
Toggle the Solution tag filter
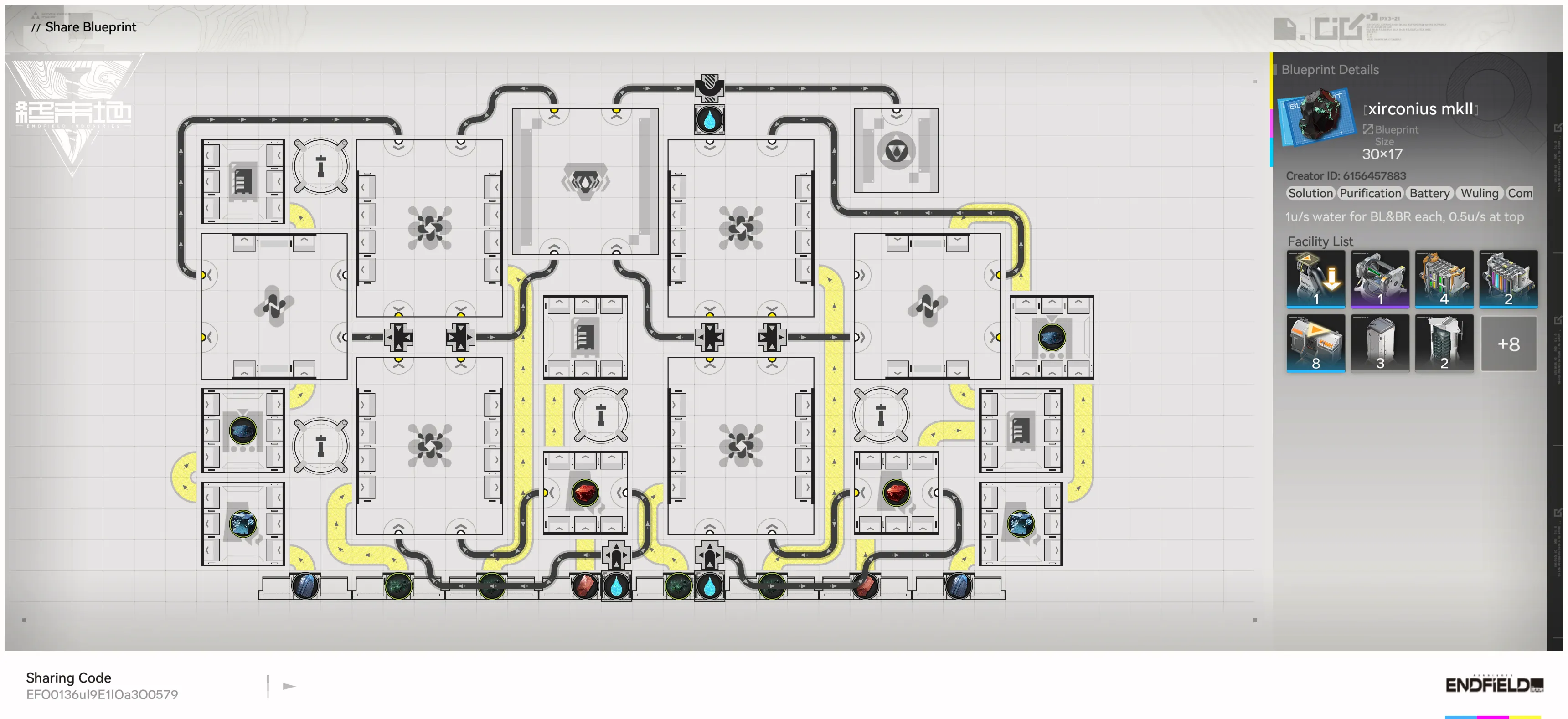point(1310,194)
